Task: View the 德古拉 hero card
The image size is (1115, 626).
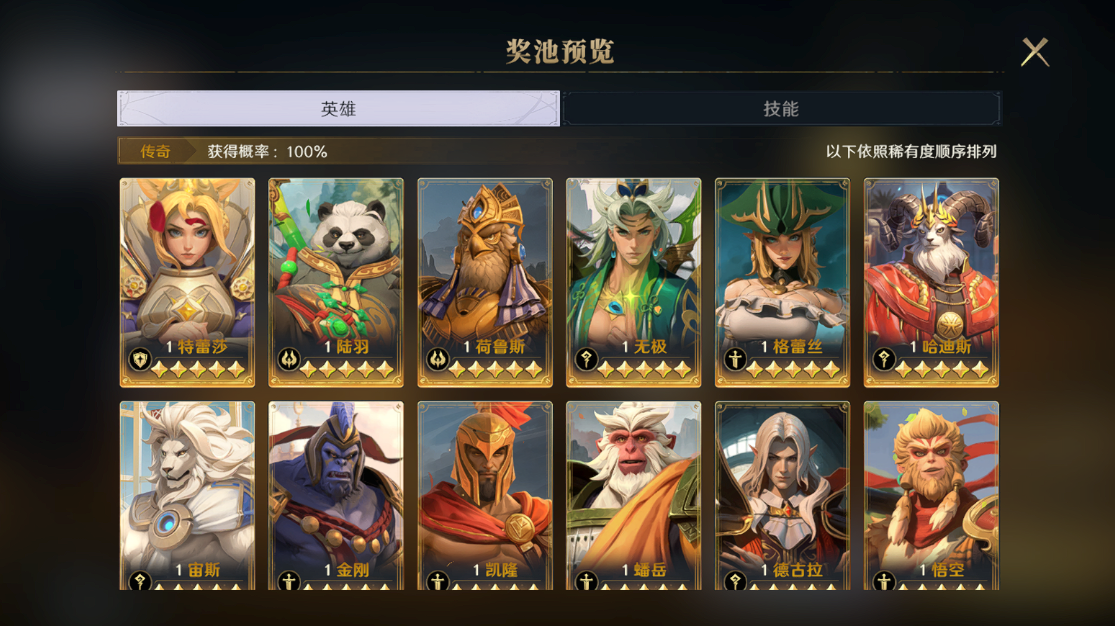Action: click(782, 495)
